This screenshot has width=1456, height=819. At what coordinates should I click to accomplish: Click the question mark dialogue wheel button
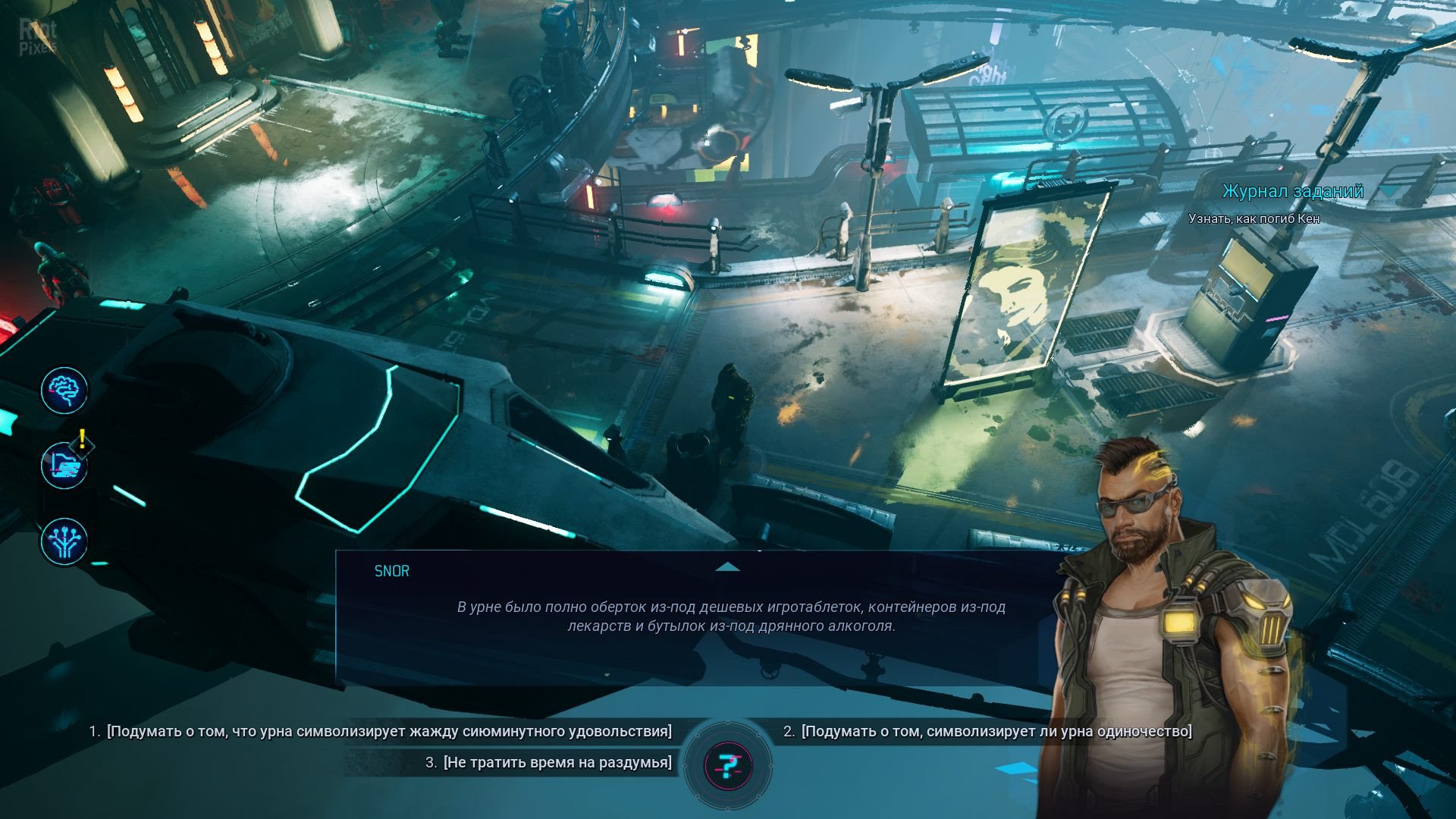pyautogui.click(x=728, y=766)
